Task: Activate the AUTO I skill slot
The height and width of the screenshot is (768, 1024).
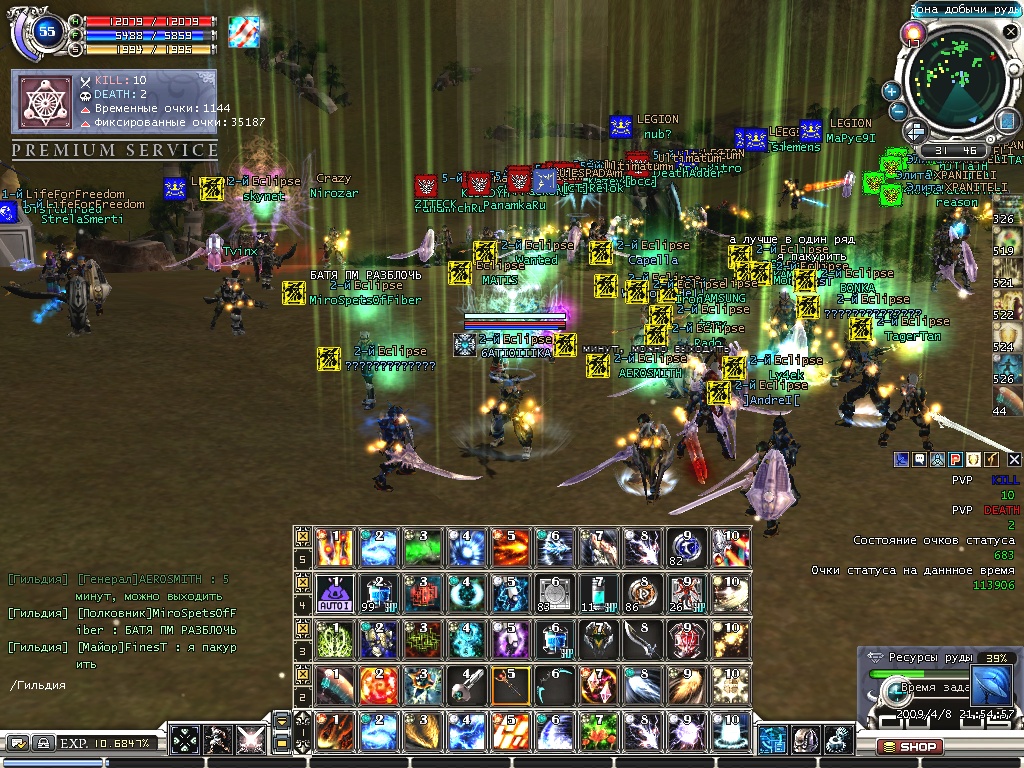Action: [x=331, y=592]
